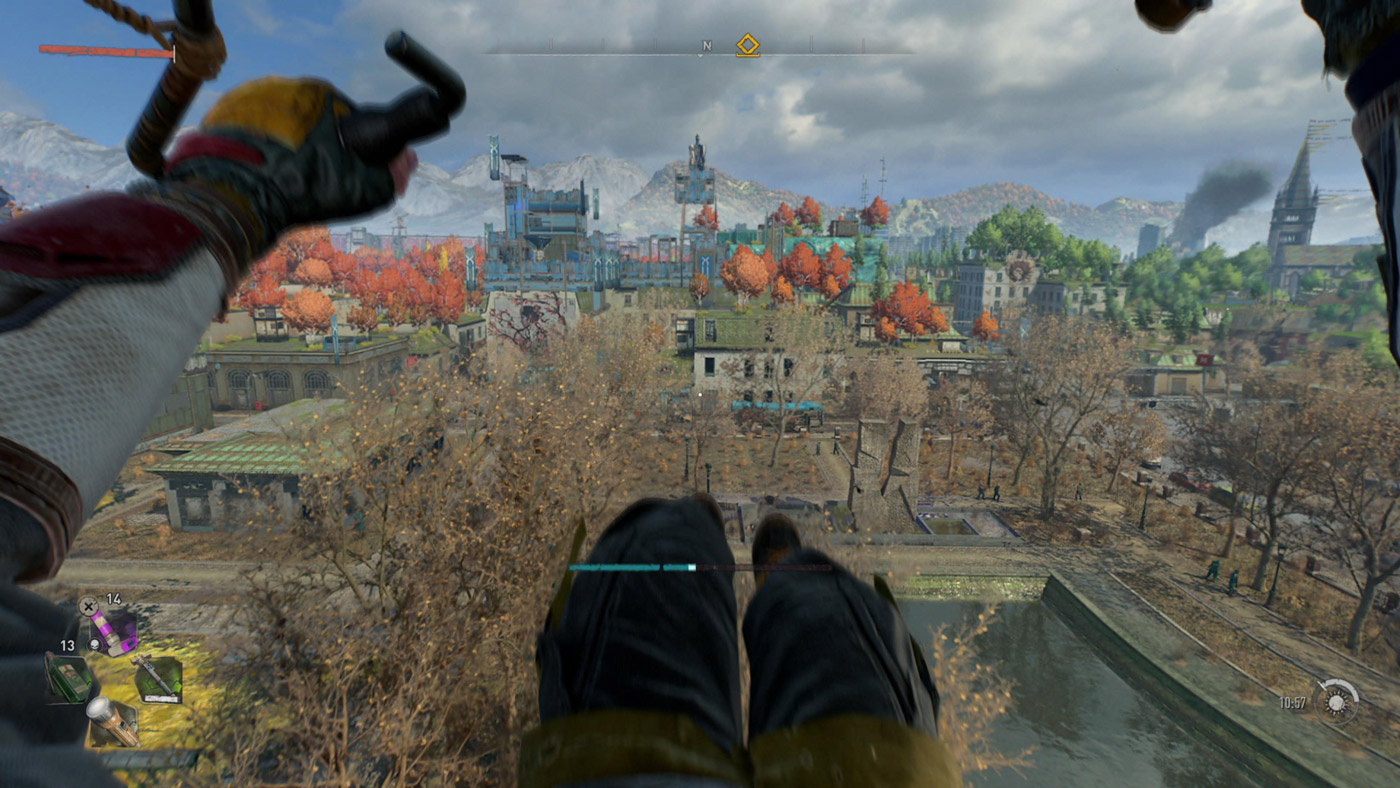Click the yellow waypoint marker on the compass
Image resolution: width=1400 pixels, height=788 pixels.
(x=747, y=44)
